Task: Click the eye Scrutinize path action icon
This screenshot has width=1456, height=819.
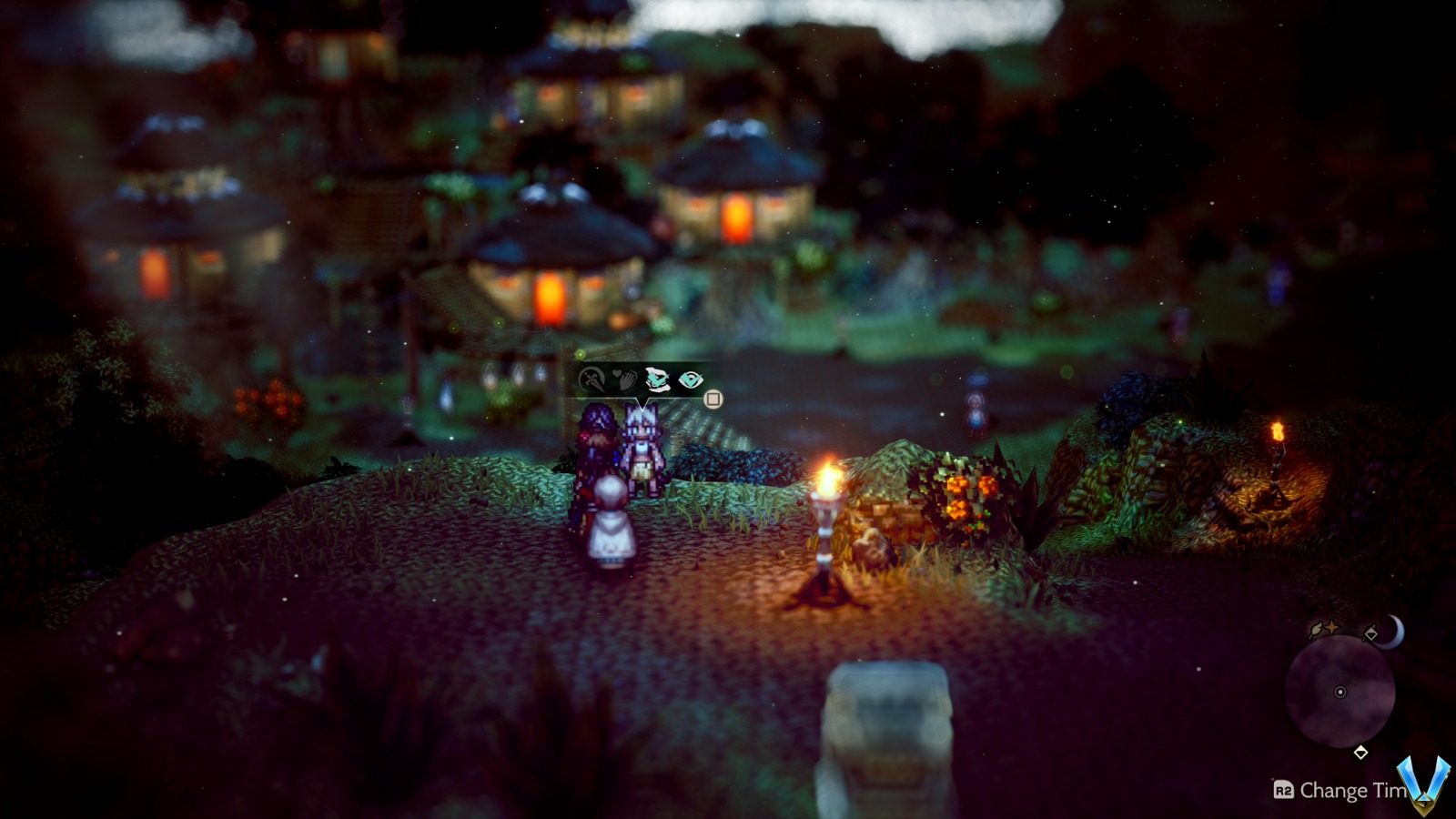Action: point(692,379)
